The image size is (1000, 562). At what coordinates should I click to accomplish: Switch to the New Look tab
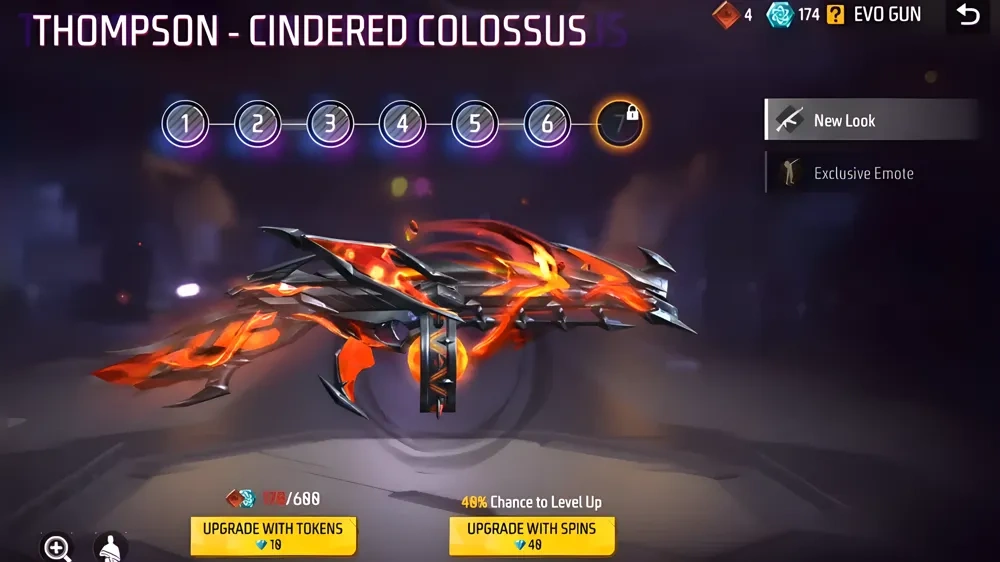(x=870, y=120)
